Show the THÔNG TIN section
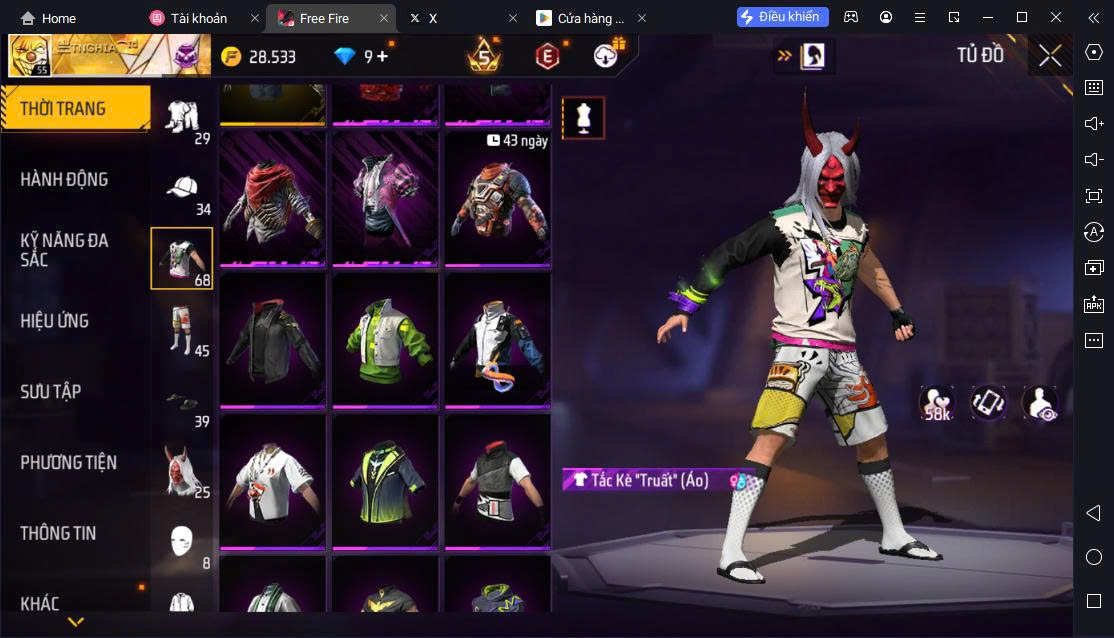Viewport: 1114px width, 638px height. 58,534
